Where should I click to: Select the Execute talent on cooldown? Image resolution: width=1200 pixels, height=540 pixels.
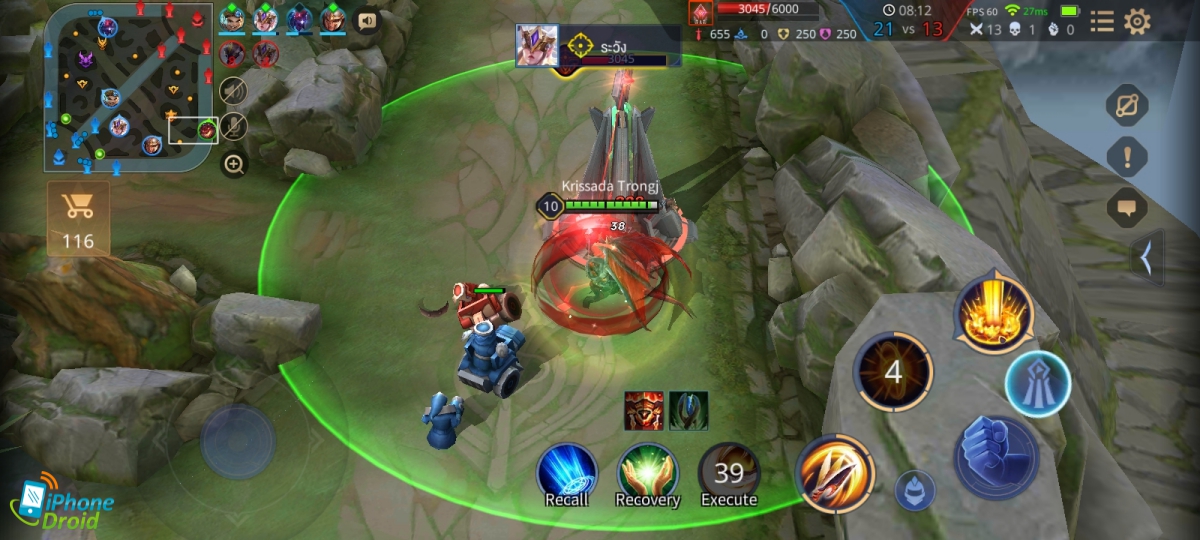[728, 474]
